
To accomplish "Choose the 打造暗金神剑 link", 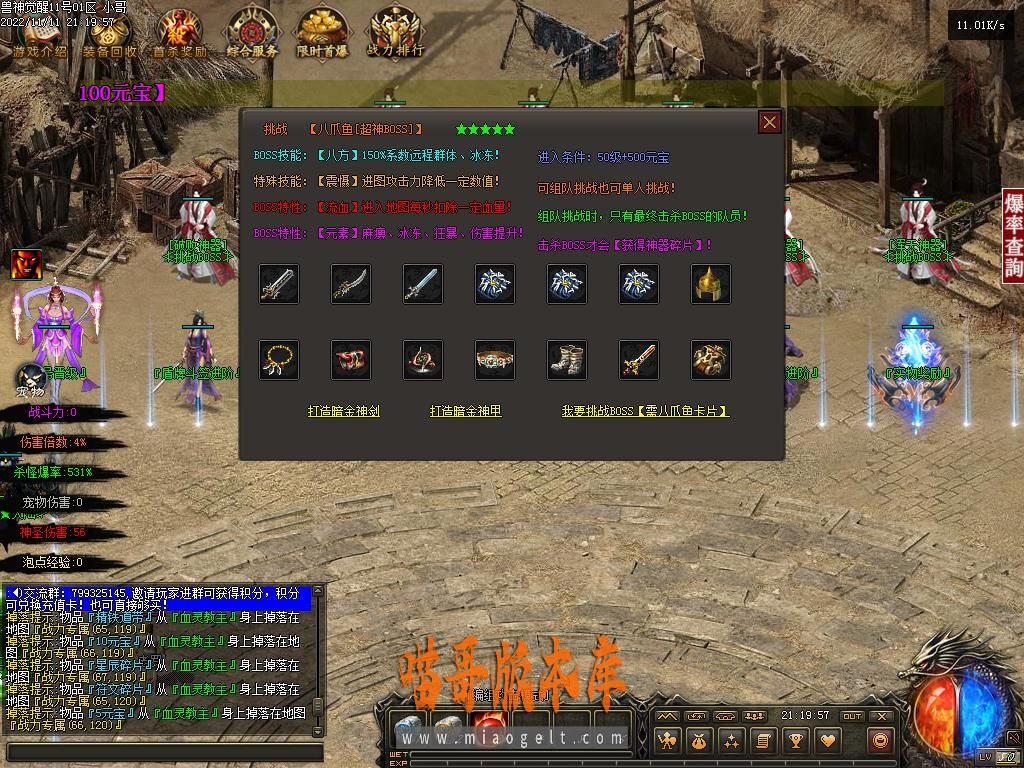I will pyautogui.click(x=343, y=411).
